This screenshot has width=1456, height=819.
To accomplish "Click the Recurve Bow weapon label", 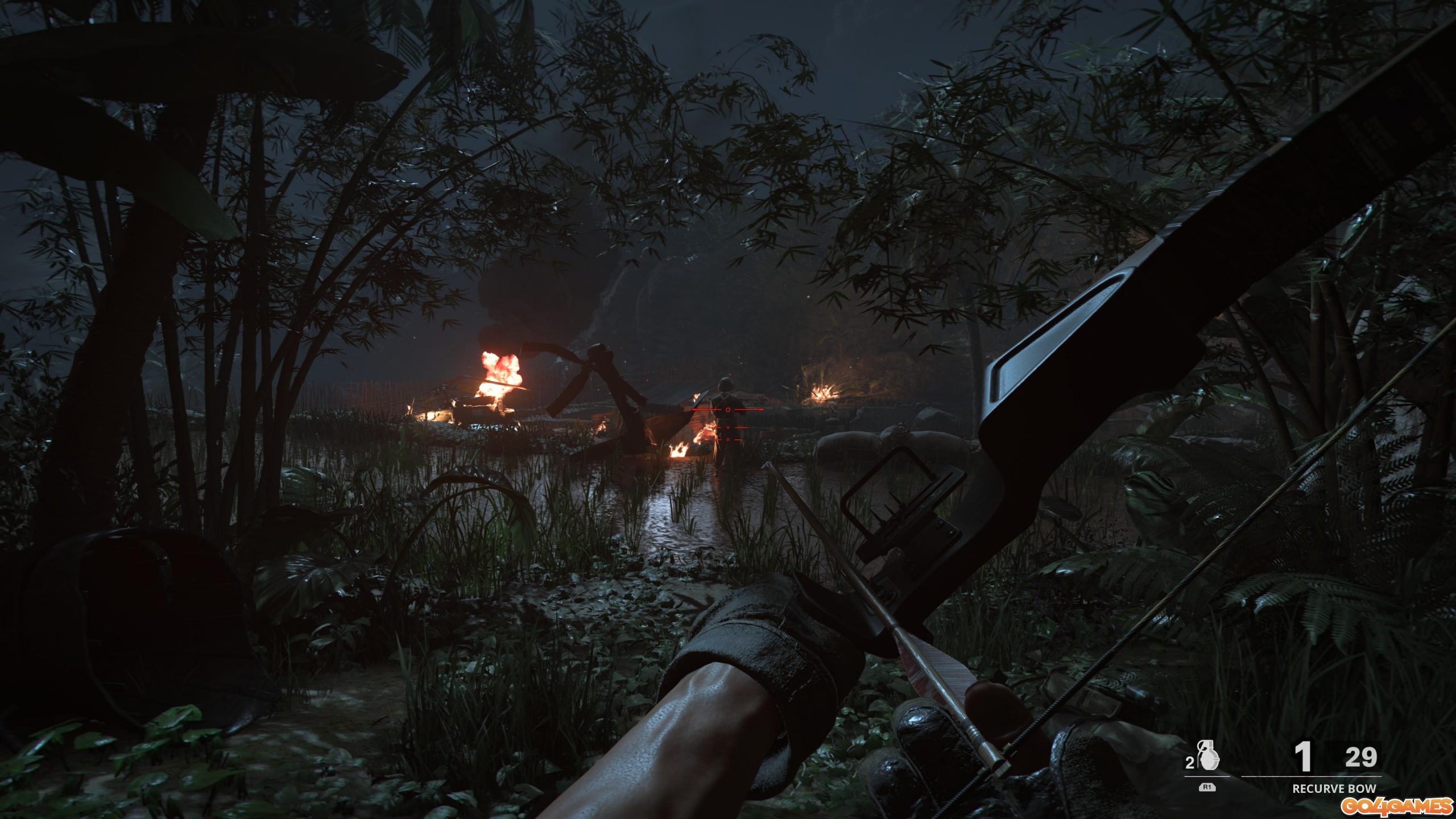I will pyautogui.click(x=1334, y=789).
